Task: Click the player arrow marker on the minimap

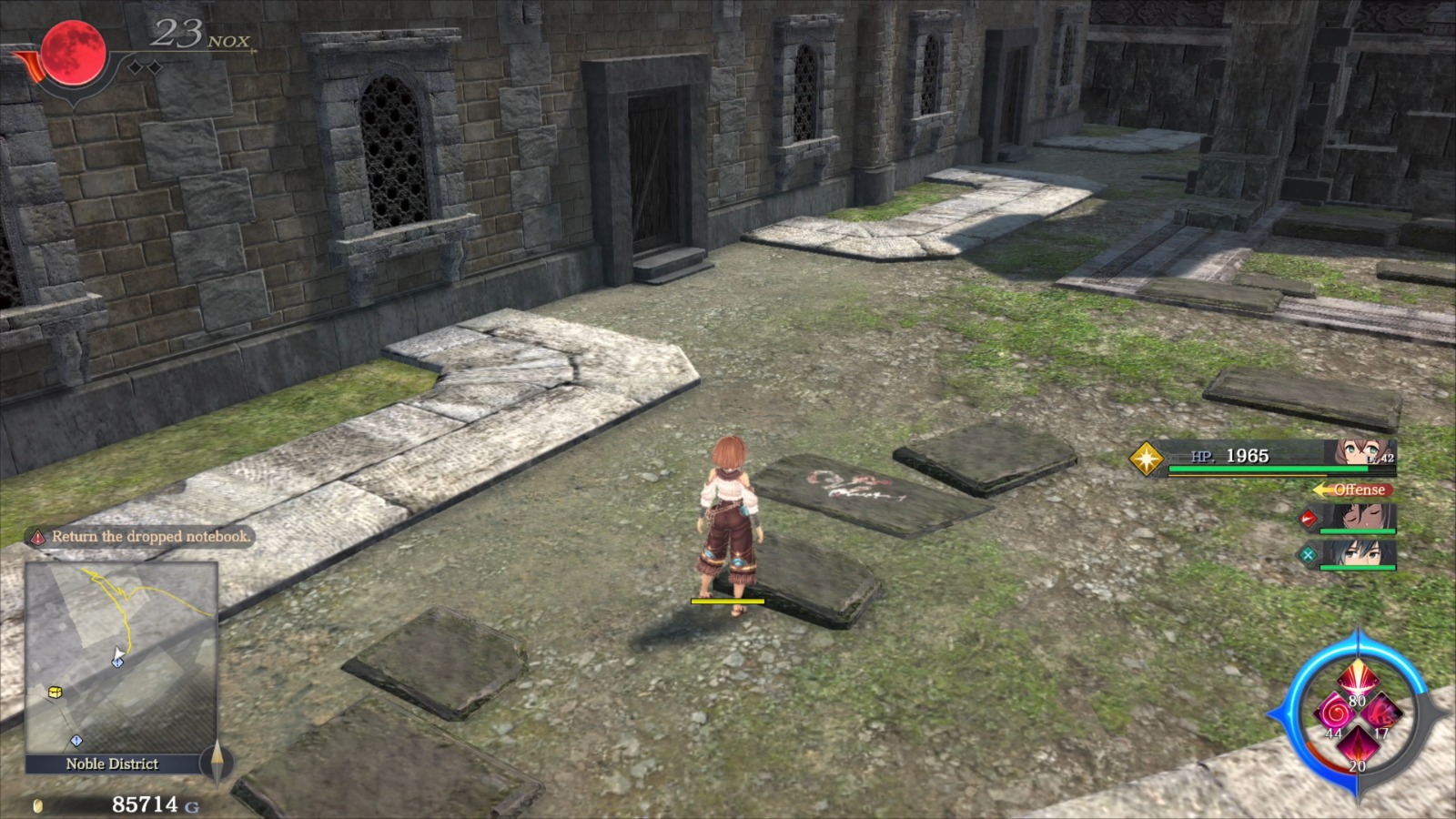Action: pyautogui.click(x=118, y=653)
